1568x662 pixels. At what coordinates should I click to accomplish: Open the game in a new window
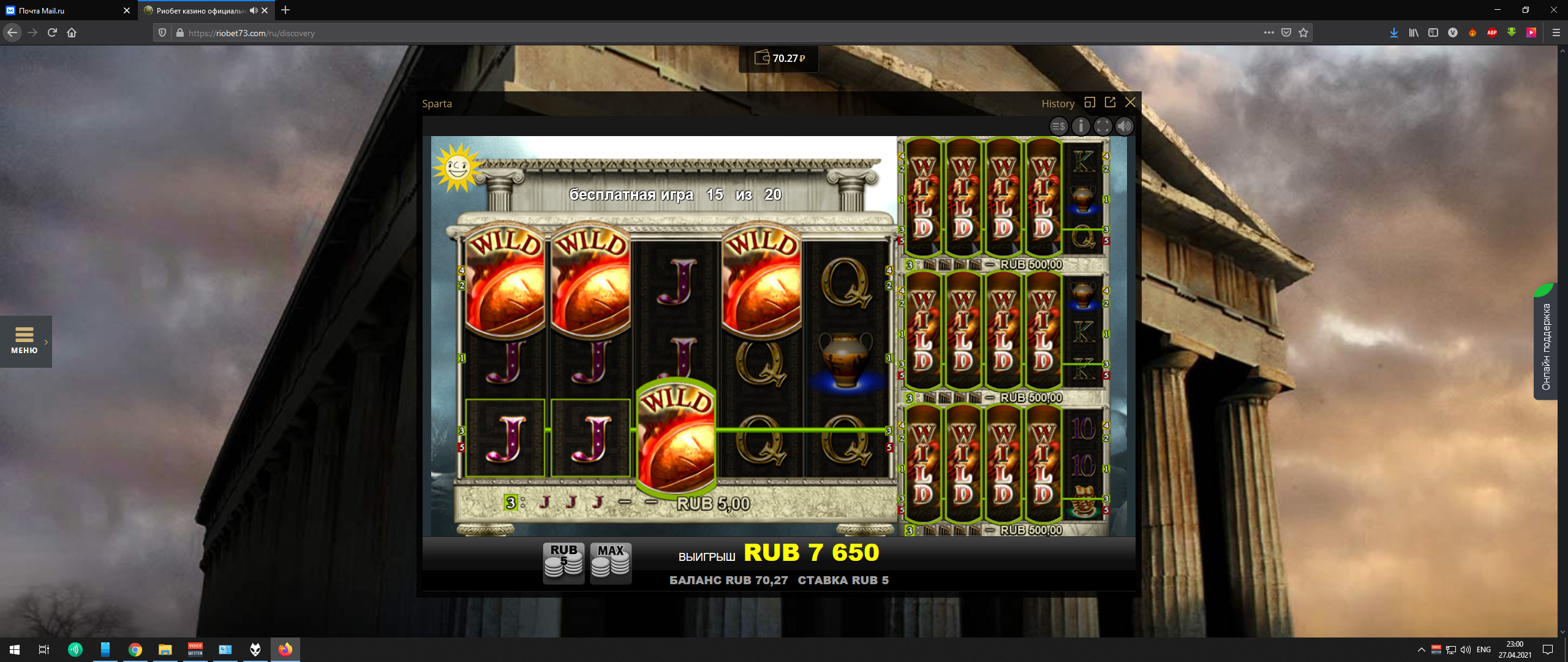(1110, 102)
